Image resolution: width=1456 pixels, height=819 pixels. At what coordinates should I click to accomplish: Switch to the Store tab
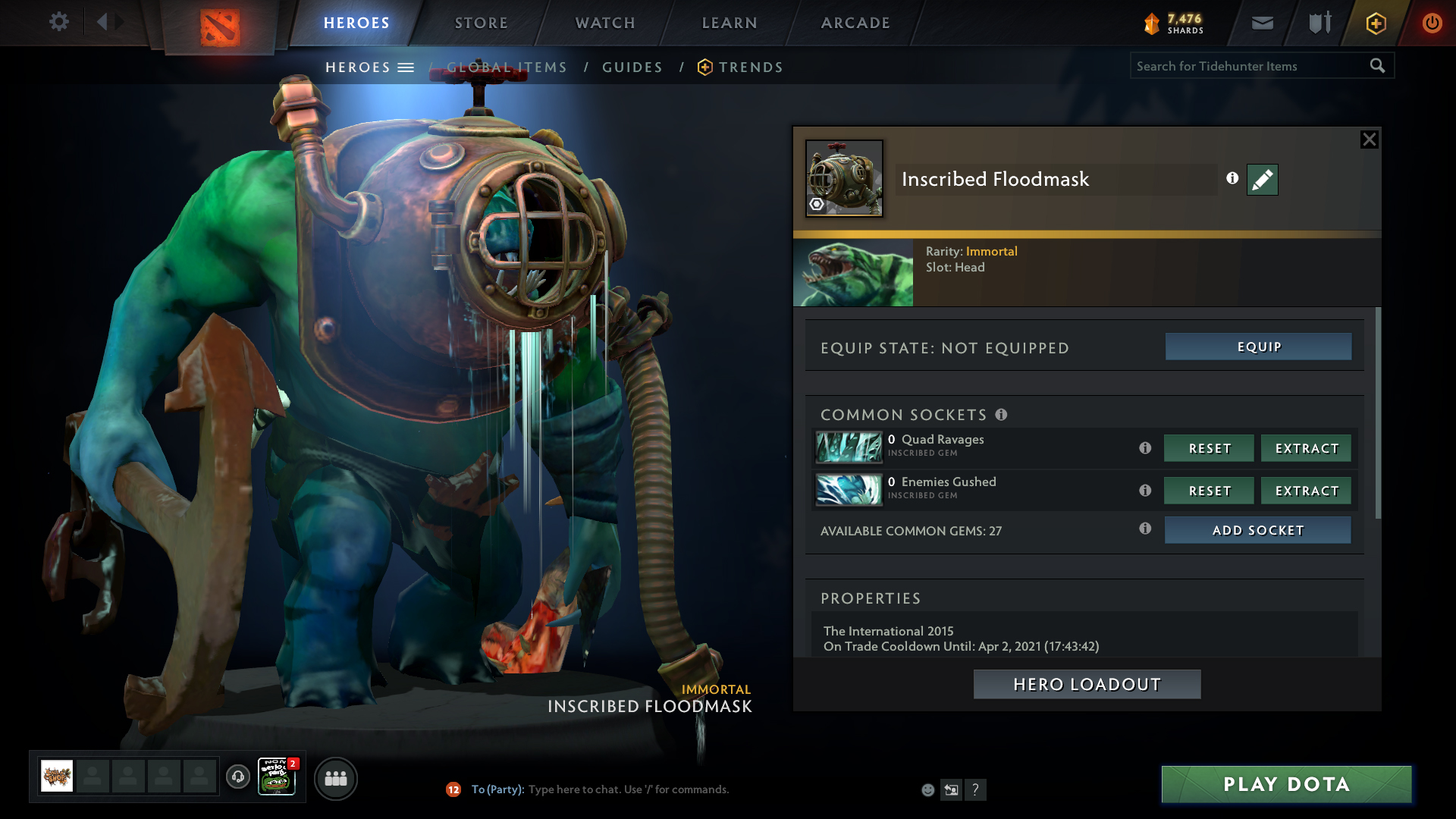481,23
